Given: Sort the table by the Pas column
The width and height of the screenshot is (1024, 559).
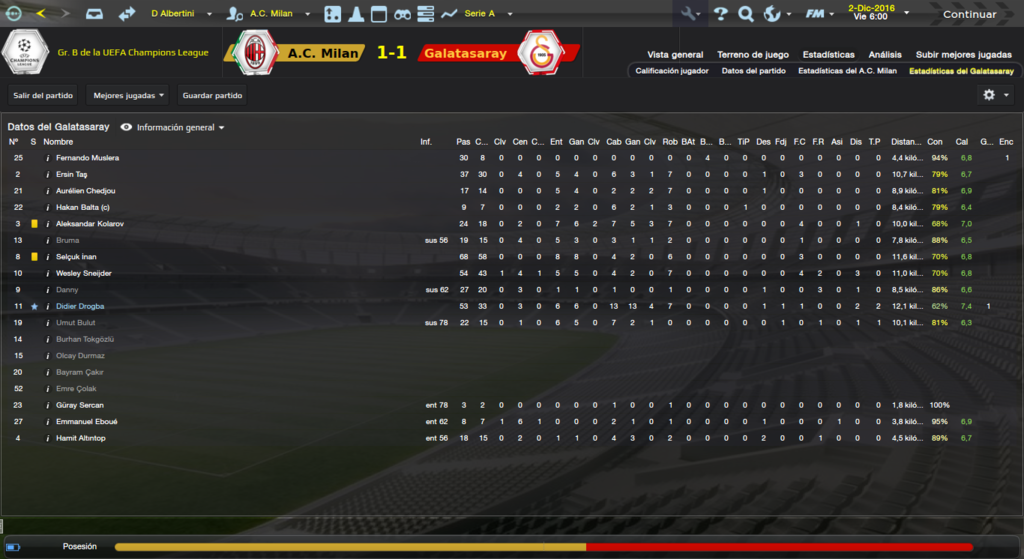Looking at the screenshot, I should (462, 142).
